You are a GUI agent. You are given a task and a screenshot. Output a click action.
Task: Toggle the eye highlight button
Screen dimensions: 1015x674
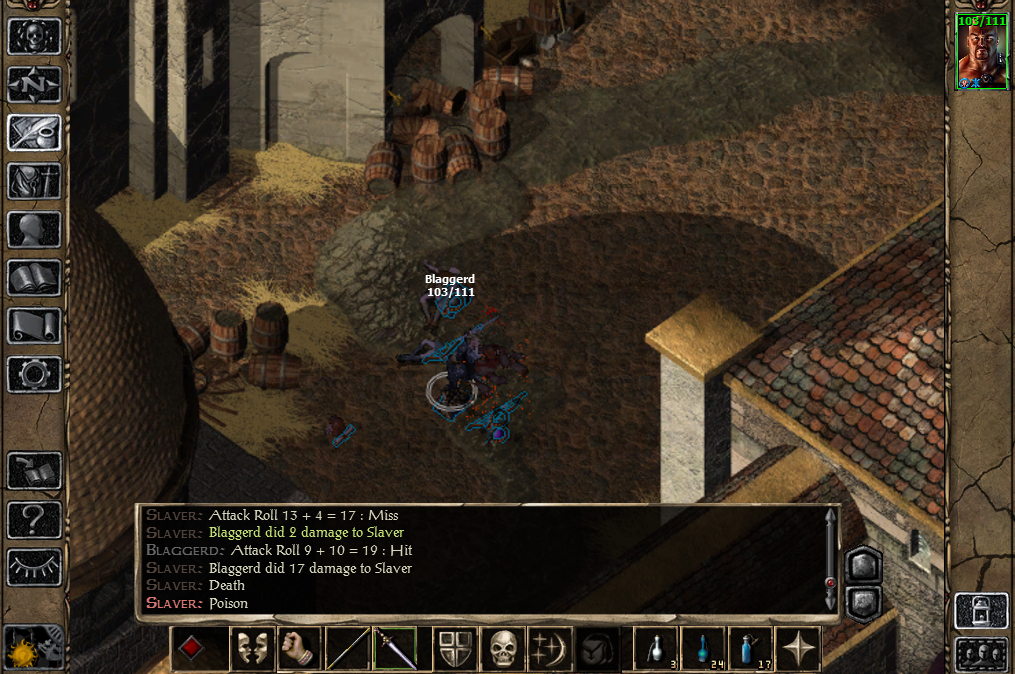tap(34, 566)
